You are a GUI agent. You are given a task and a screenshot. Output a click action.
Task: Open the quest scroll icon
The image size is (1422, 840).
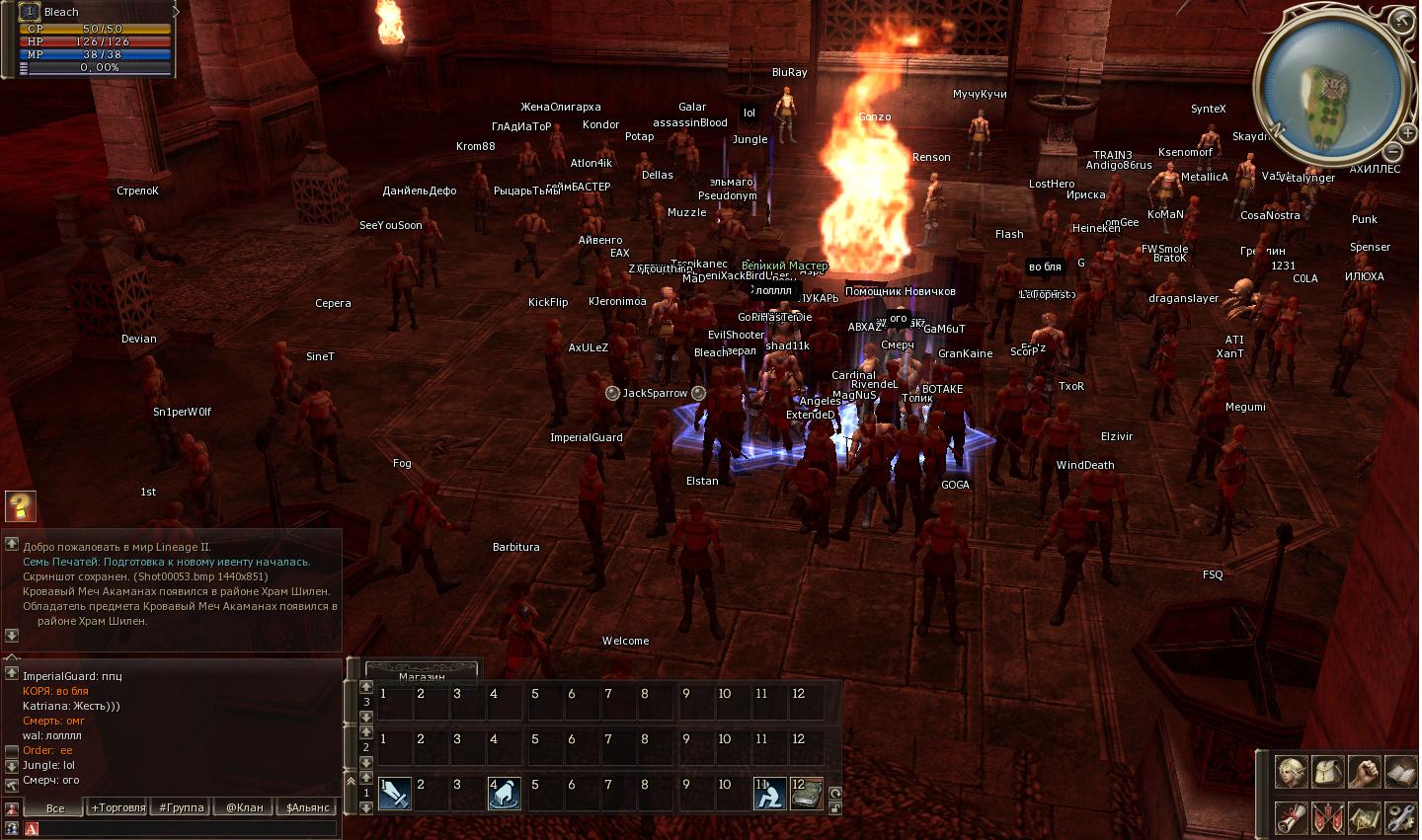tap(1292, 817)
